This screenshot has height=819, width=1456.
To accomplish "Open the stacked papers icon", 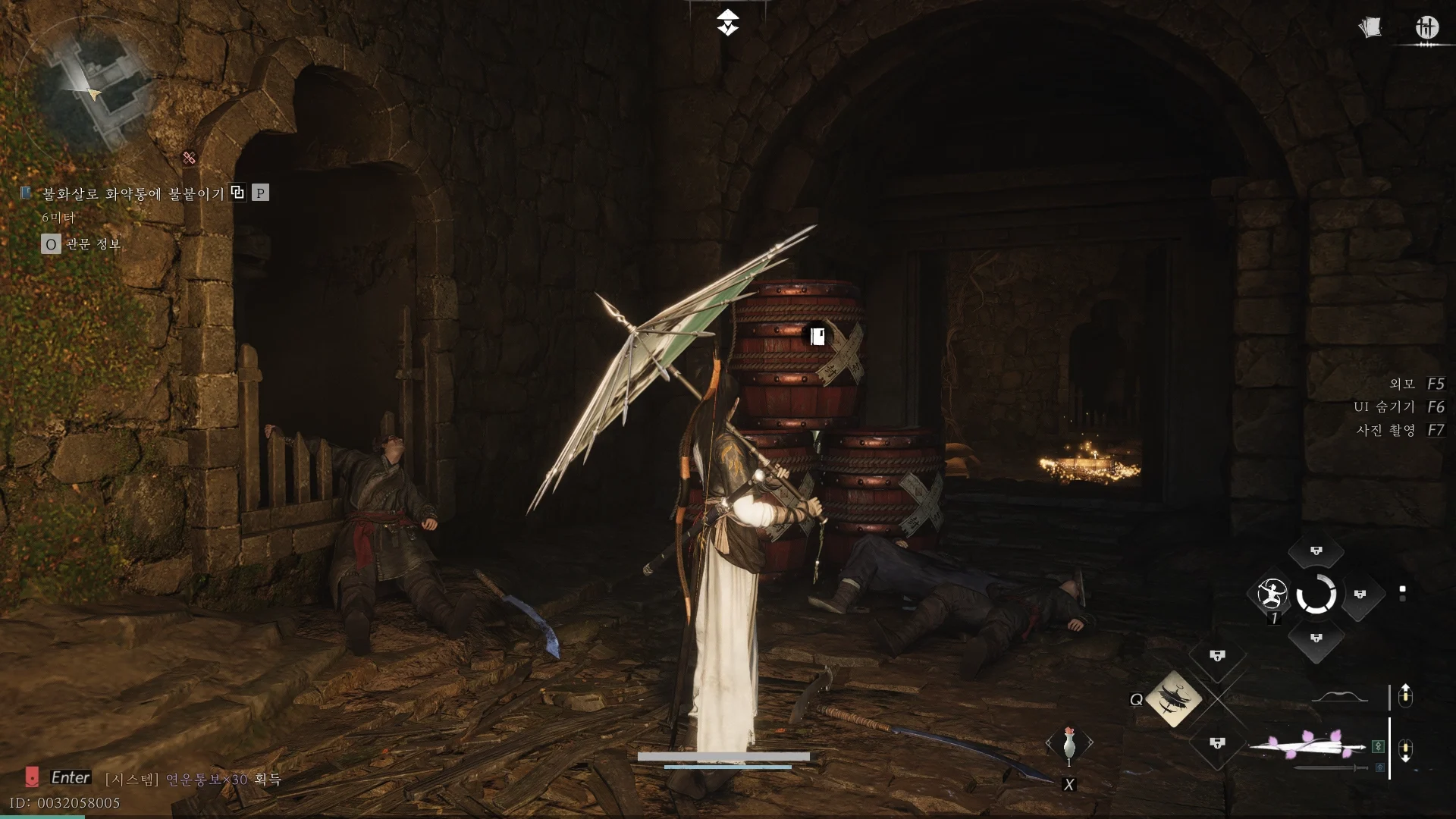I will click(x=1370, y=28).
